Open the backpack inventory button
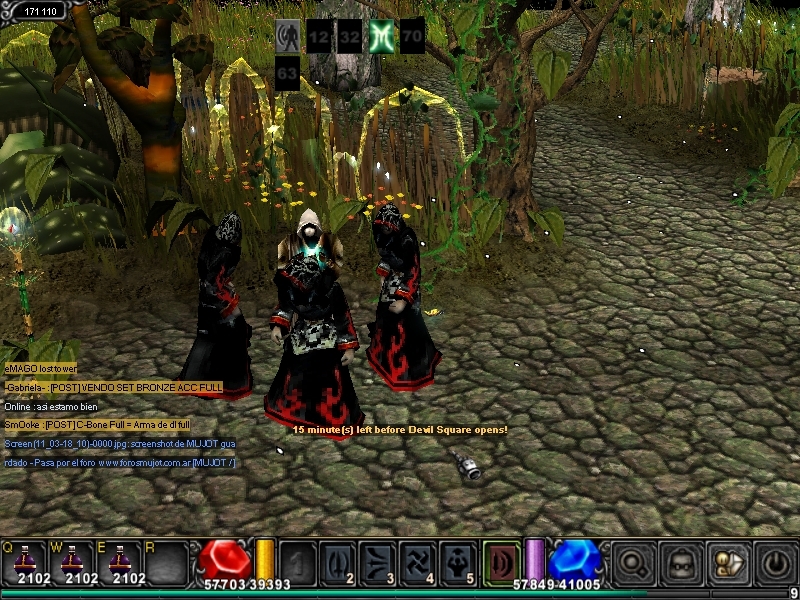The image size is (800, 600). coord(680,563)
